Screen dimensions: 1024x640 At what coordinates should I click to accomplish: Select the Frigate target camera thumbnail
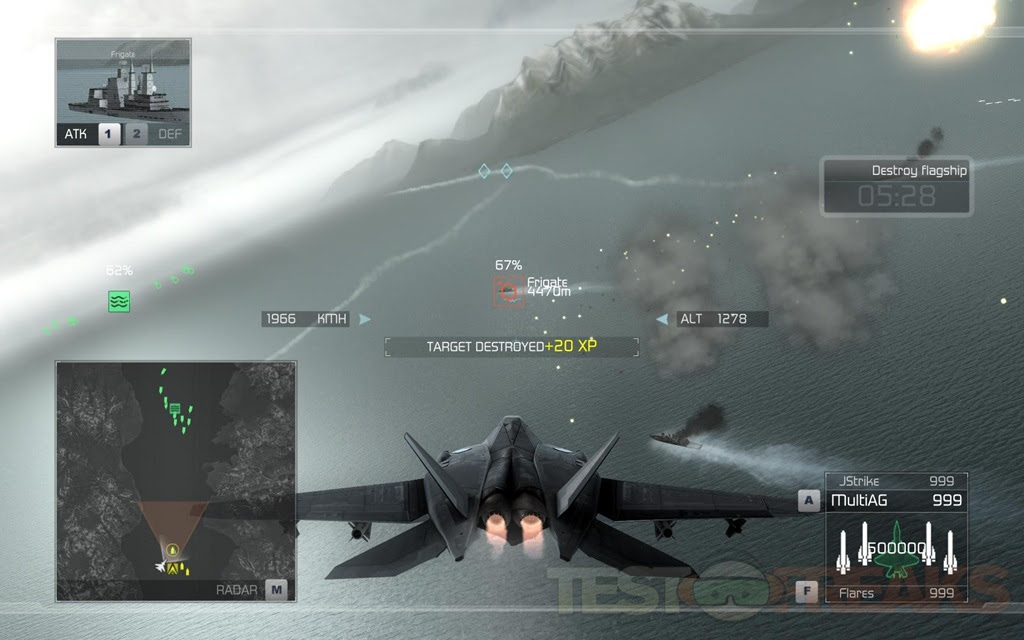coord(123,81)
